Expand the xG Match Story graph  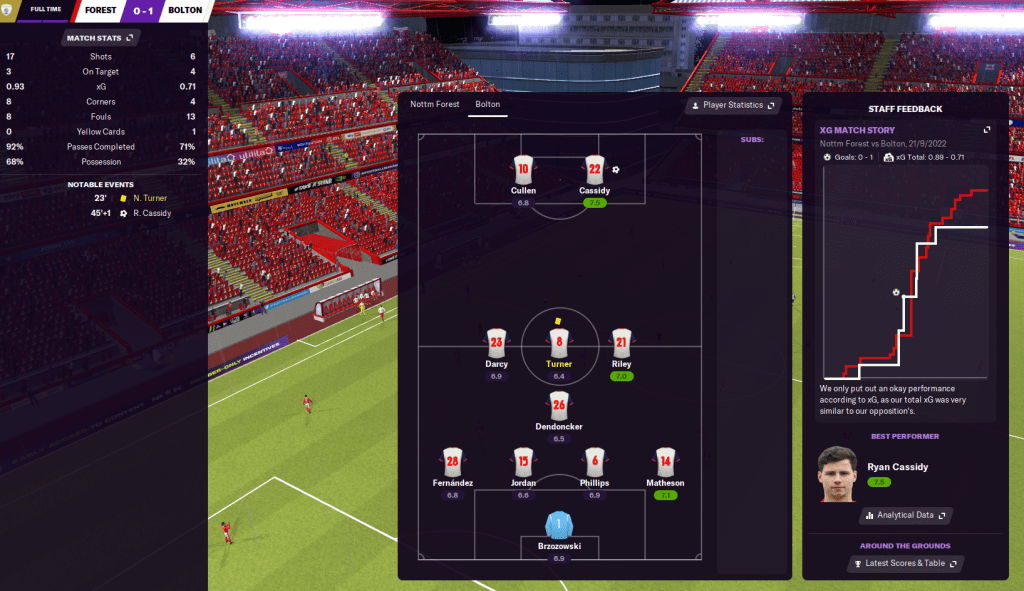pyautogui.click(x=987, y=130)
